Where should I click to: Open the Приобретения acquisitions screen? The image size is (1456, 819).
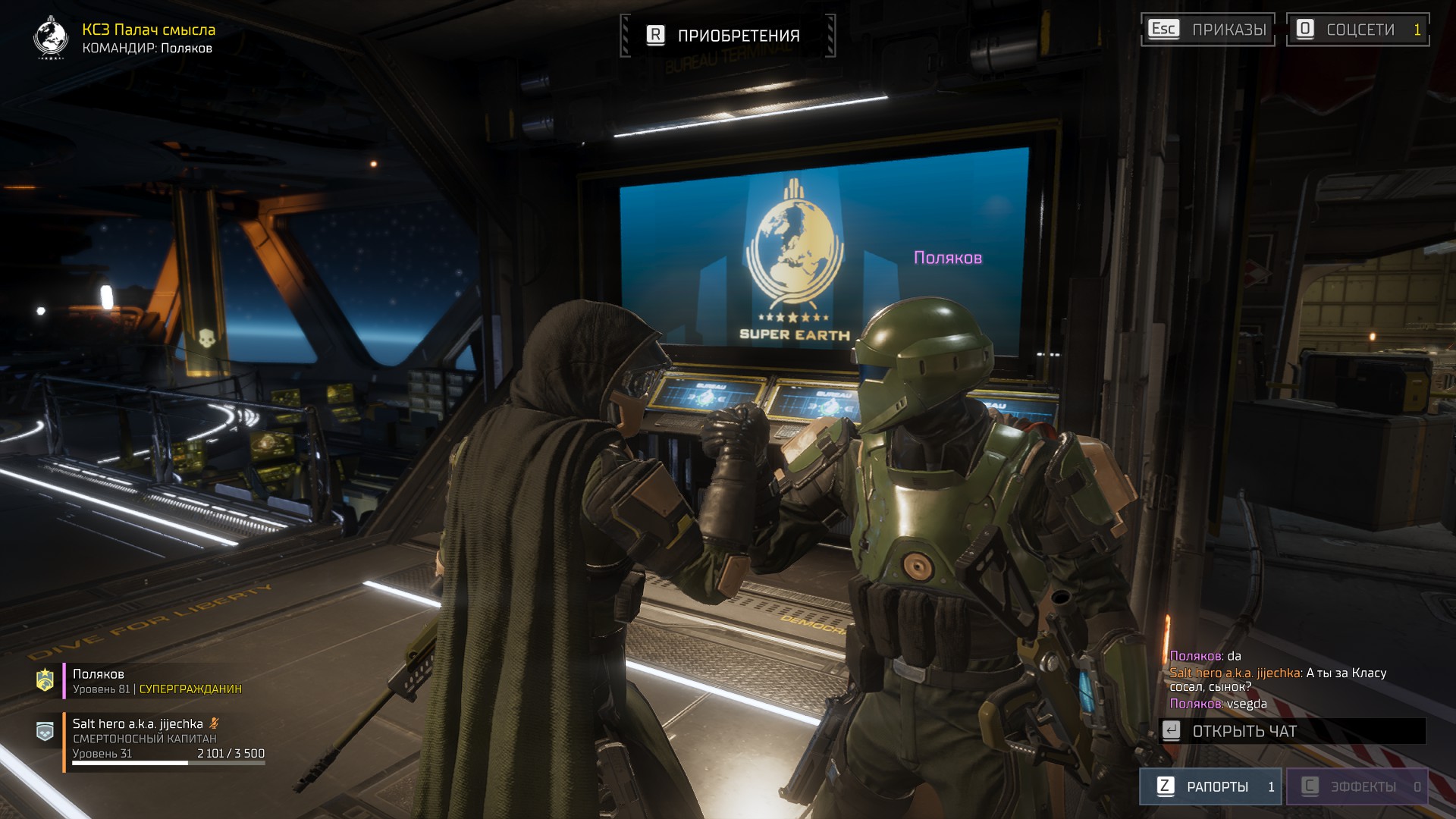click(727, 36)
